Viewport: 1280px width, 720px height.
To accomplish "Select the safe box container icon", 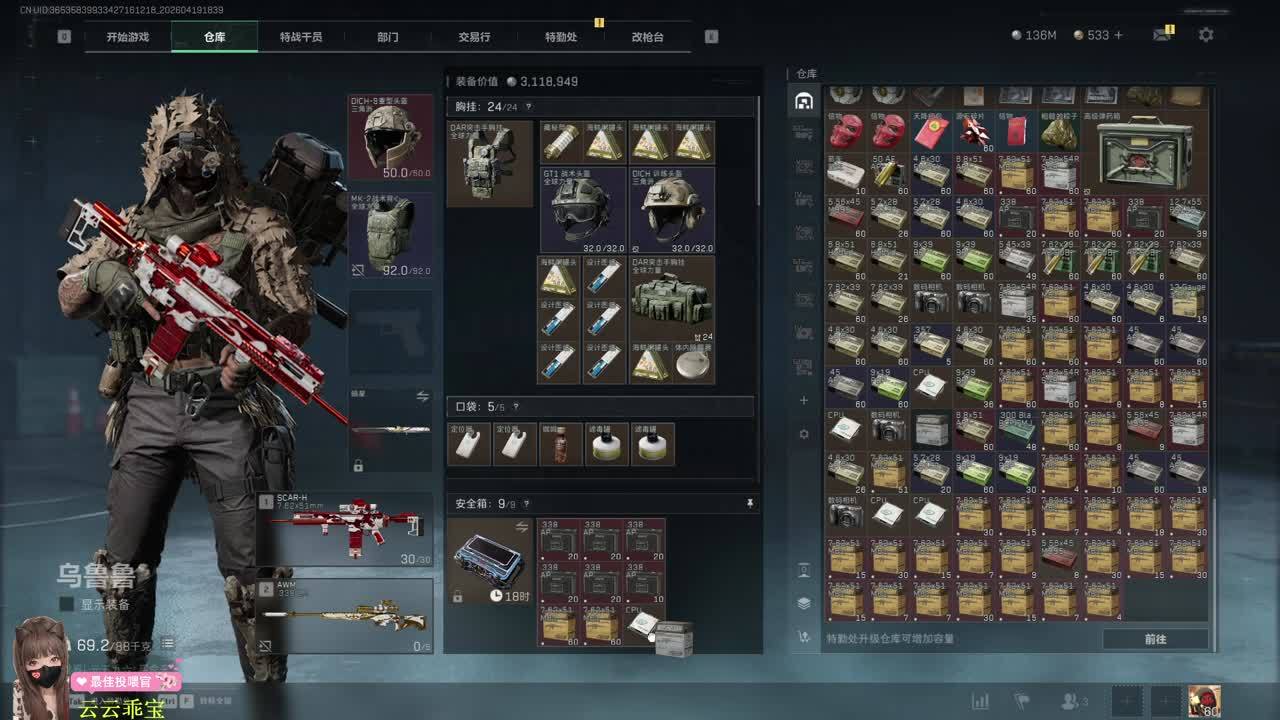I will [489, 561].
